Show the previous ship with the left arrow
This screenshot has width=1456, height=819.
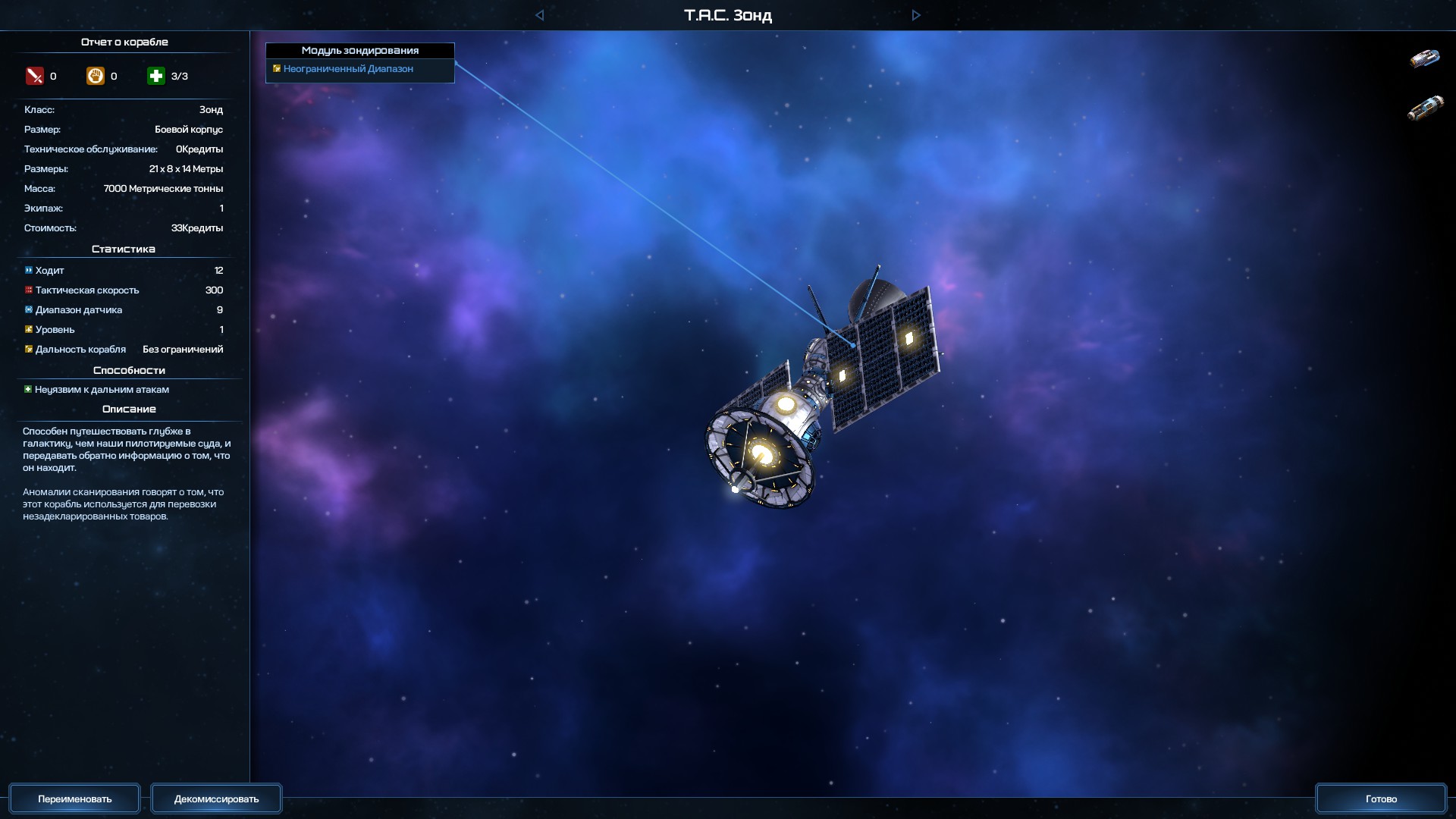coord(539,15)
